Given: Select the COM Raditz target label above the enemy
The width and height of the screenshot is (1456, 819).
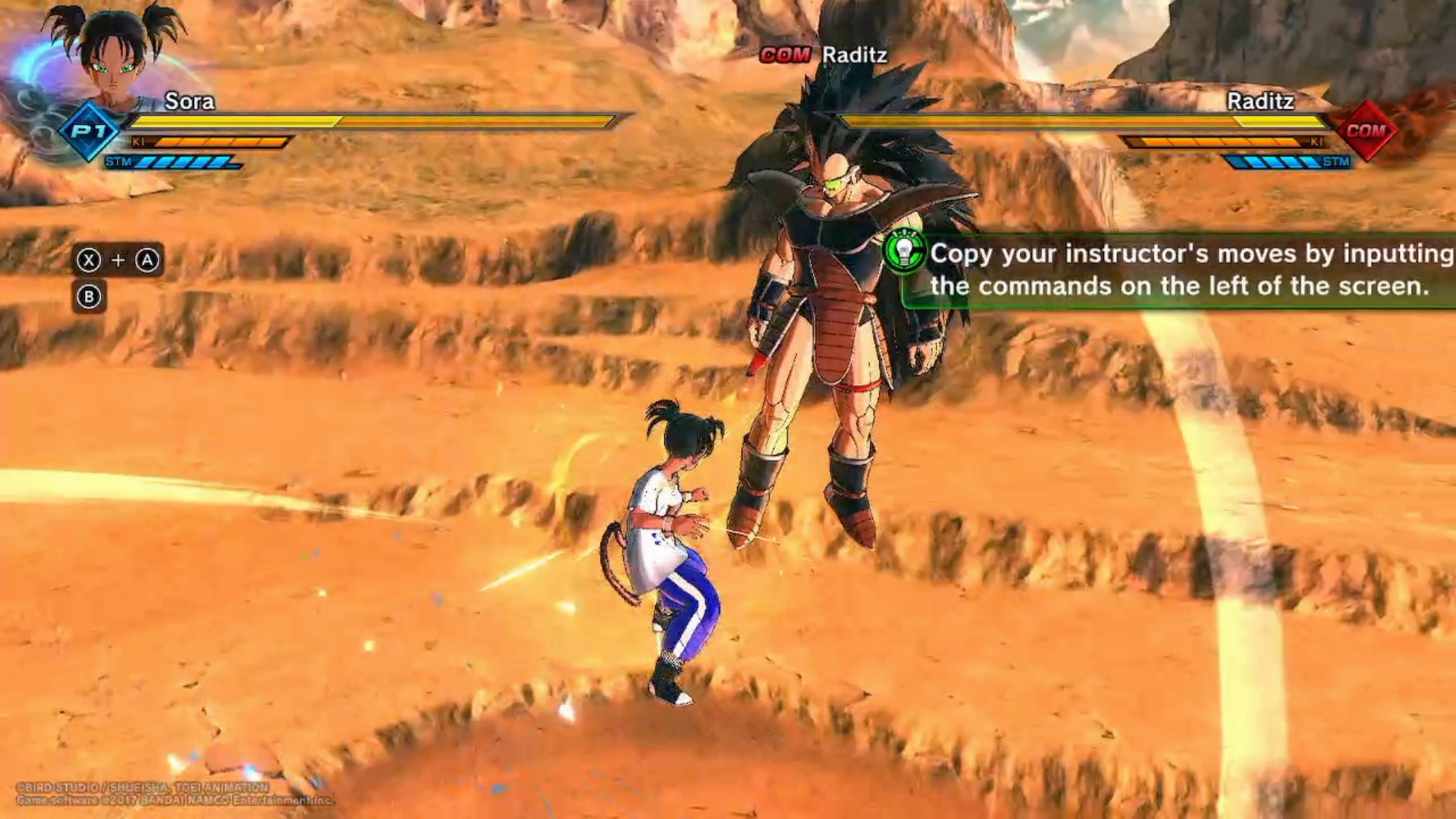Looking at the screenshot, I should coord(824,55).
